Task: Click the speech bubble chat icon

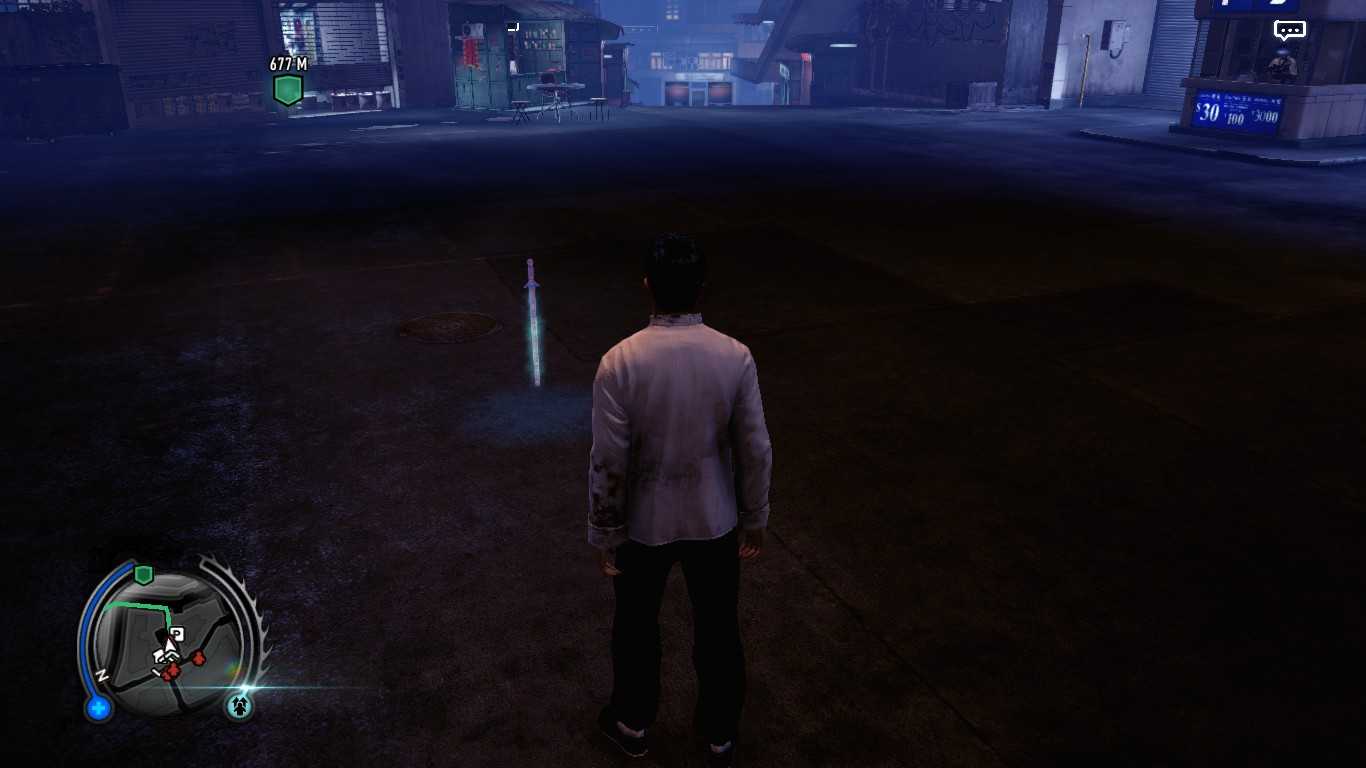Action: [1289, 30]
